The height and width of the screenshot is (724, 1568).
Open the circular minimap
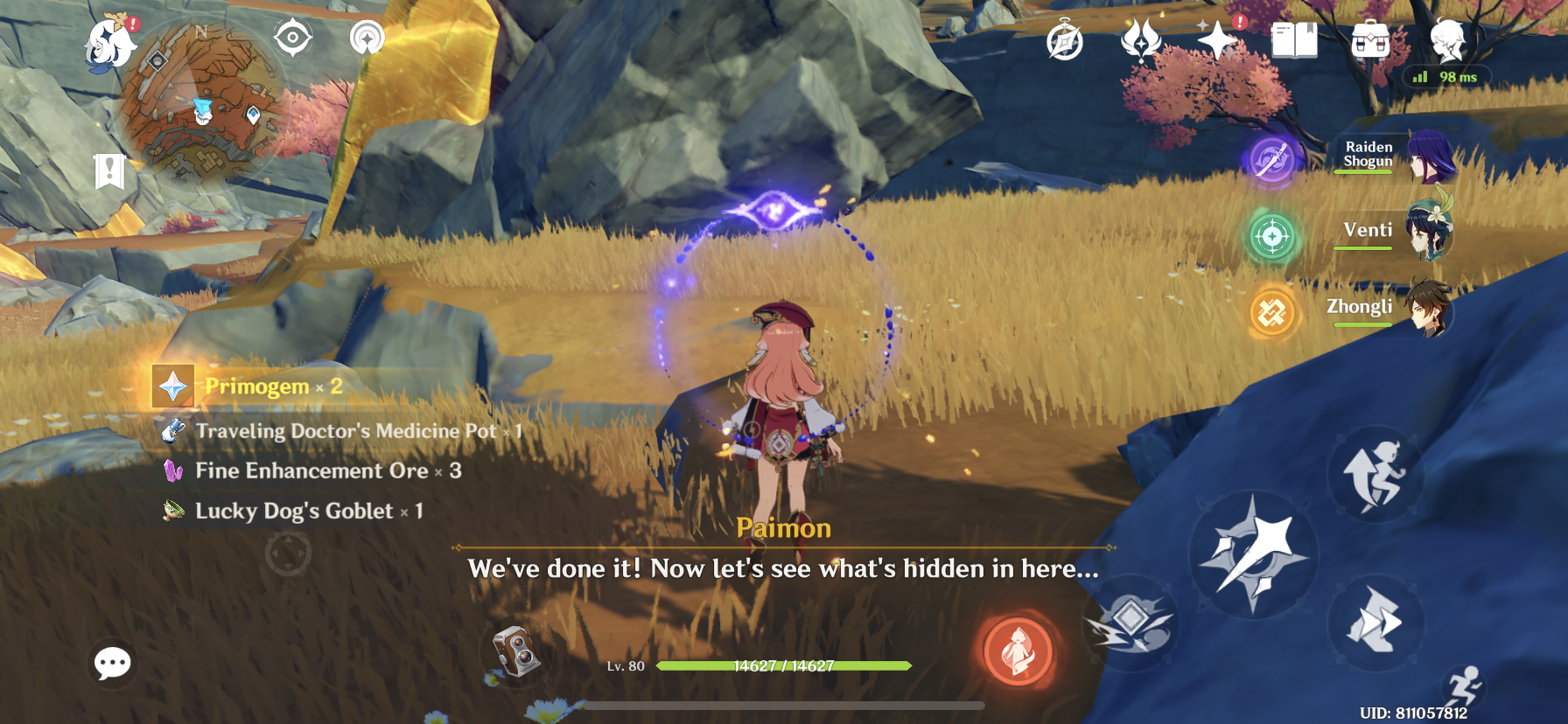click(x=204, y=103)
